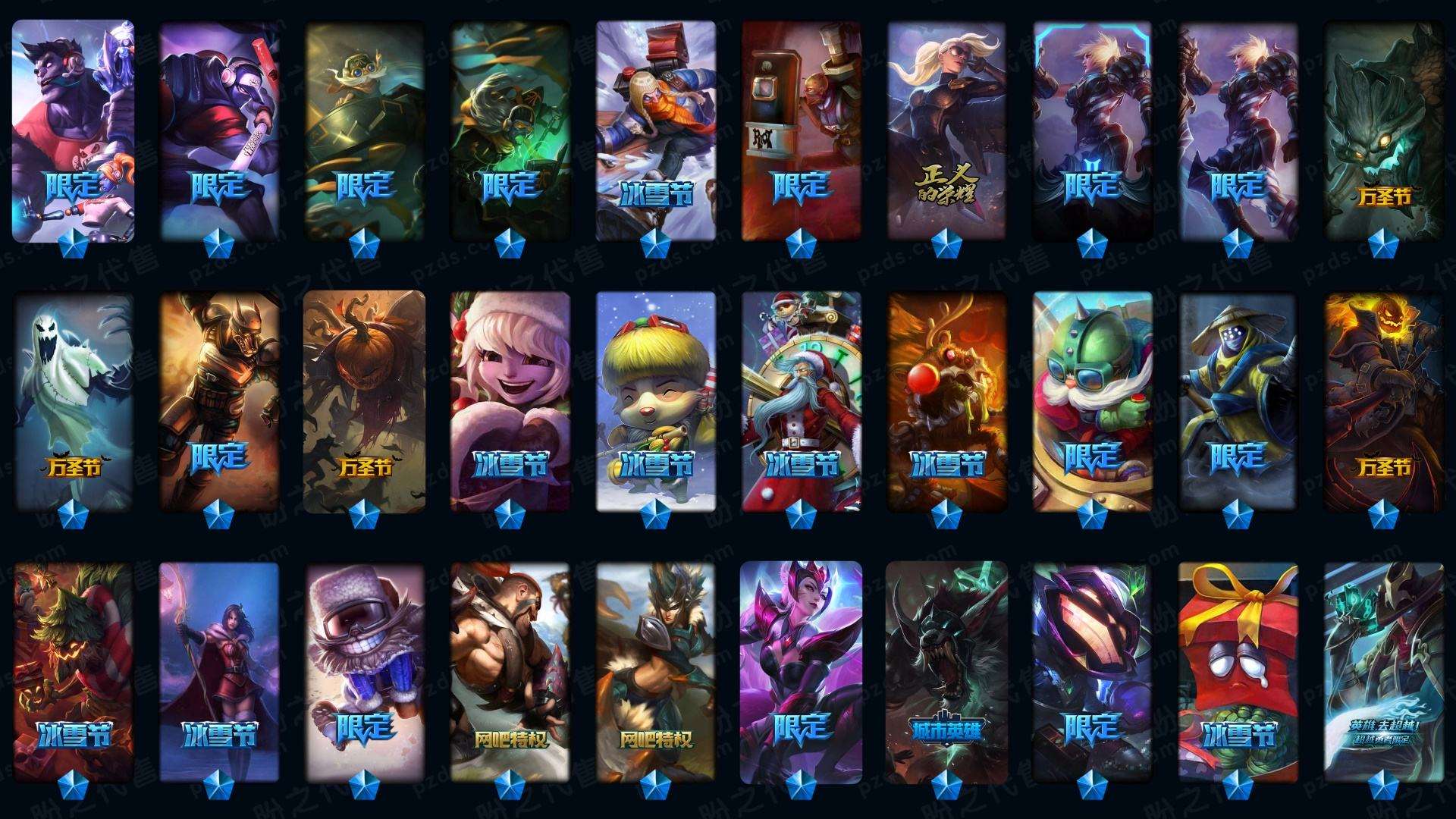This screenshot has width=1456, height=819.
Task: Open the pink-haired girl Santa hat card
Action: coord(510,402)
